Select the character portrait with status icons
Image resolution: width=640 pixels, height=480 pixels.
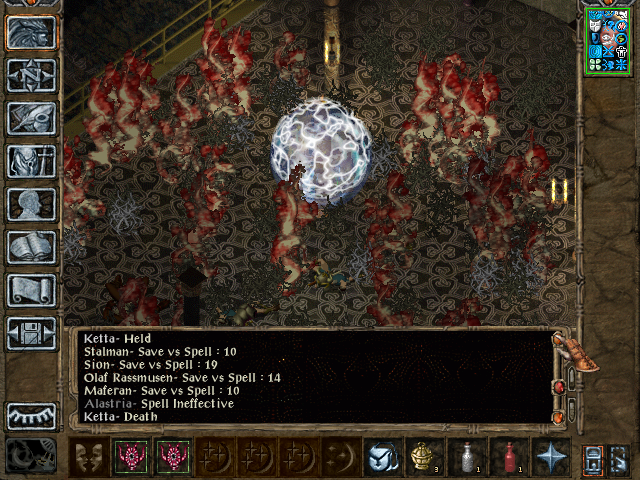click(608, 40)
